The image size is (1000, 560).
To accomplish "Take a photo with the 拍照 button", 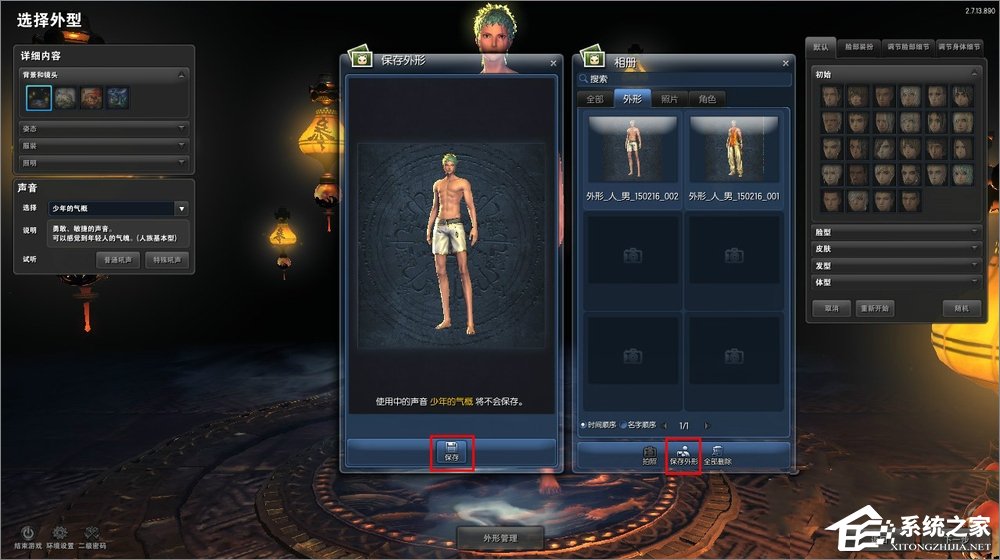I will (x=649, y=455).
